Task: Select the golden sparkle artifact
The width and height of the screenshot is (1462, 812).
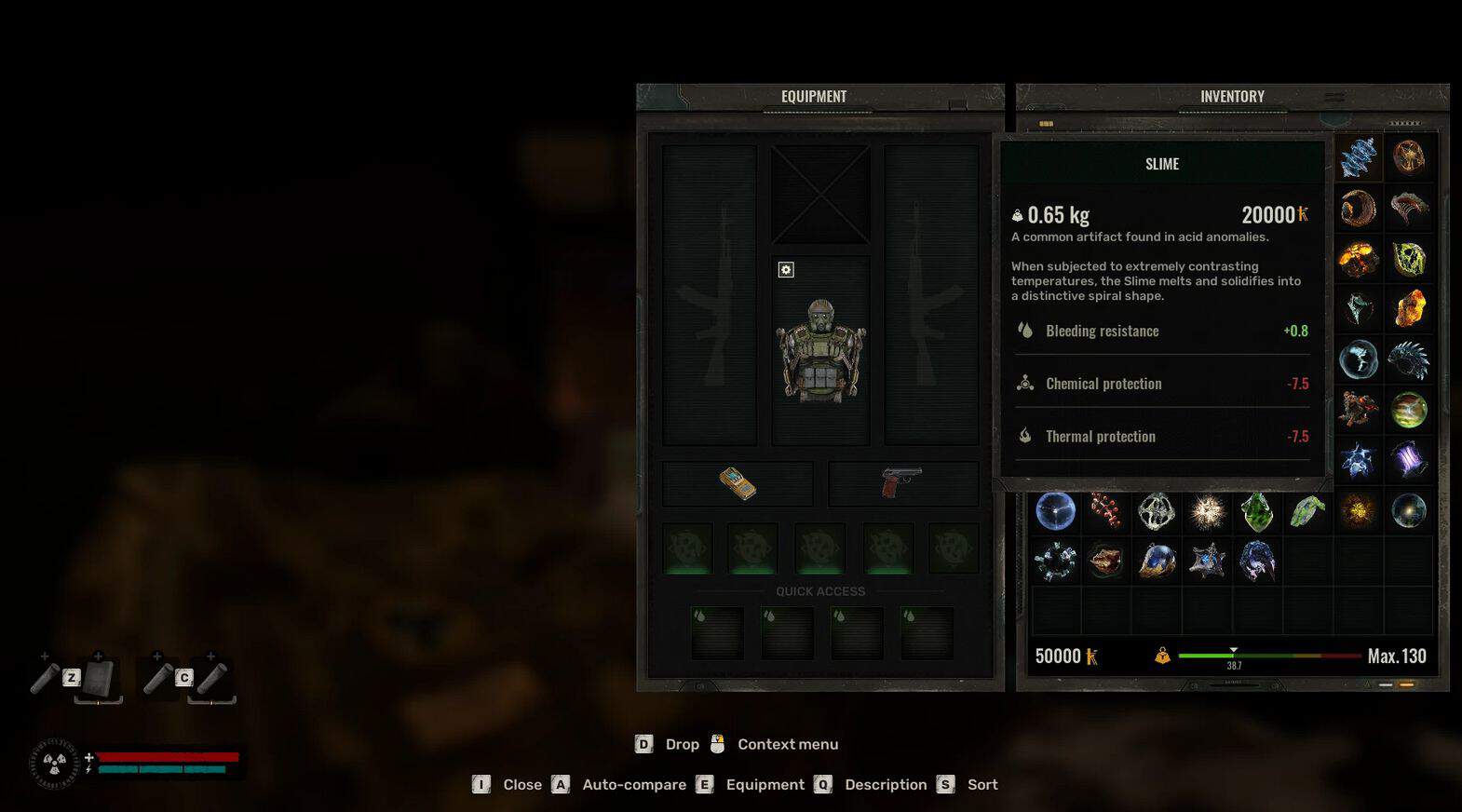Action: (1359, 510)
